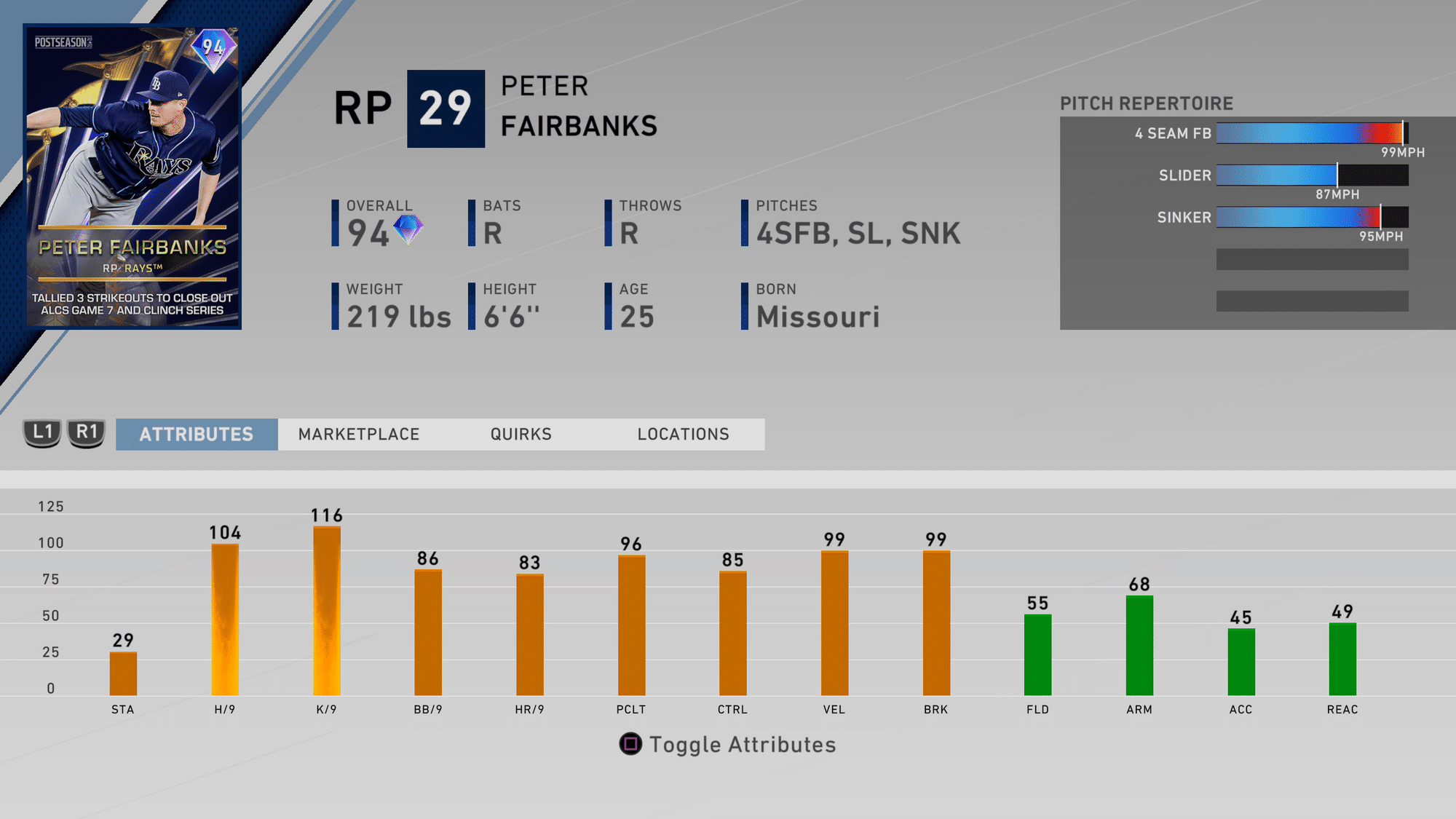Switch to the Attributes tab
1456x819 pixels.
197,435
